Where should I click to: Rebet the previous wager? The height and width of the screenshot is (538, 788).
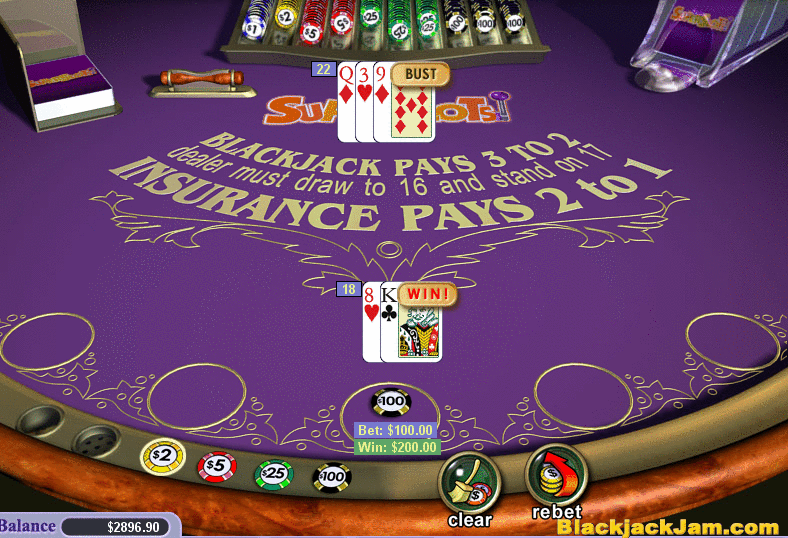556,475
